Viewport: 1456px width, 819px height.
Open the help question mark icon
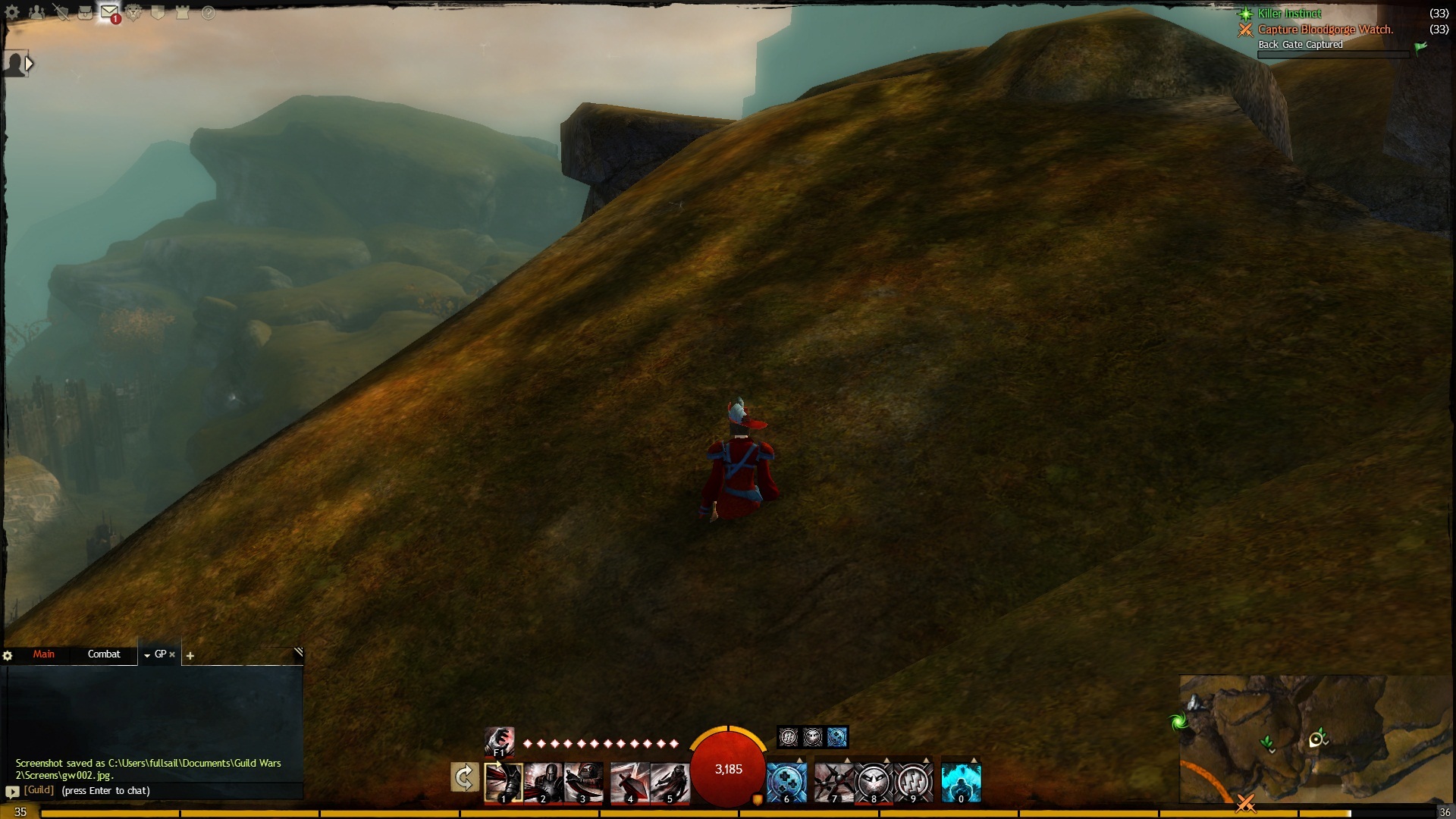(x=208, y=13)
